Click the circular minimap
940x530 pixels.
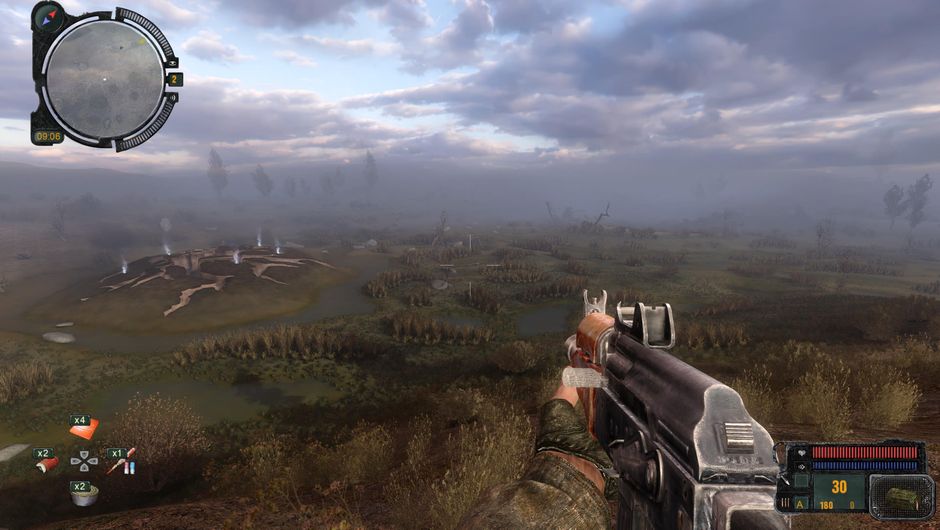tap(104, 78)
